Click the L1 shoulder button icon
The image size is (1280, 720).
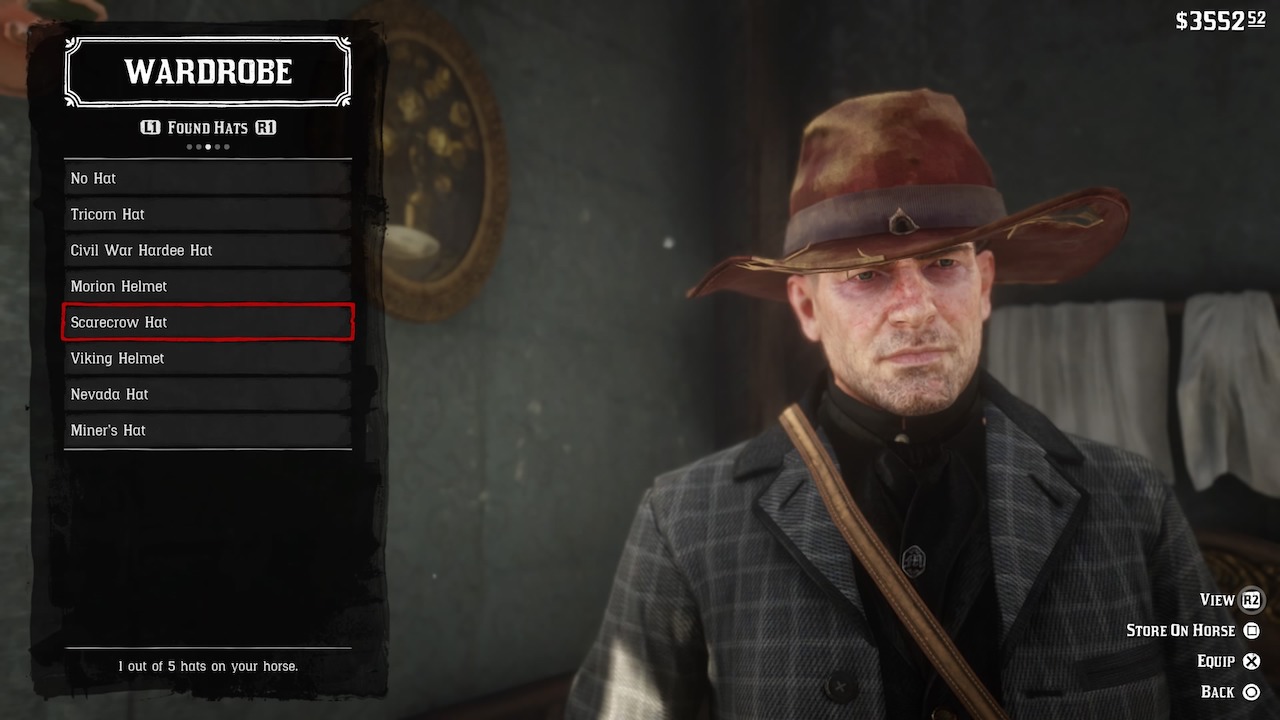(151, 127)
